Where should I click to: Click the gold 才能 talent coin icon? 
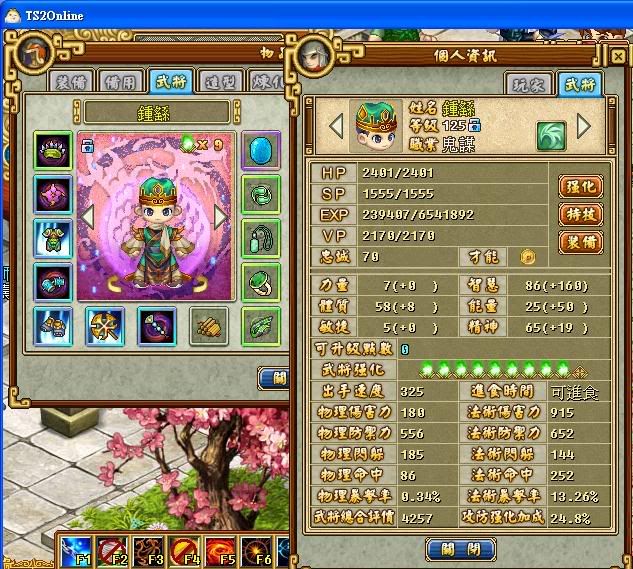pyautogui.click(x=527, y=257)
